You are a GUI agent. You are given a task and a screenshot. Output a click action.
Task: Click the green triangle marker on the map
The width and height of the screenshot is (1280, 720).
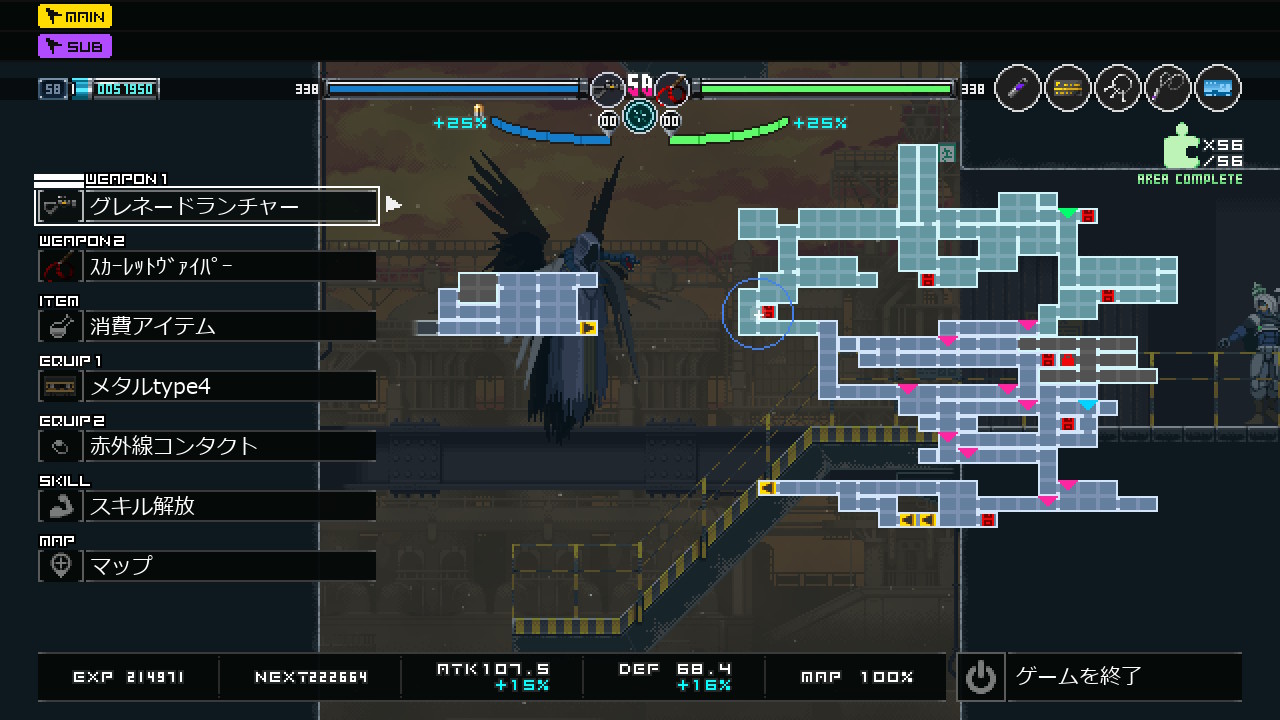pos(1068,213)
